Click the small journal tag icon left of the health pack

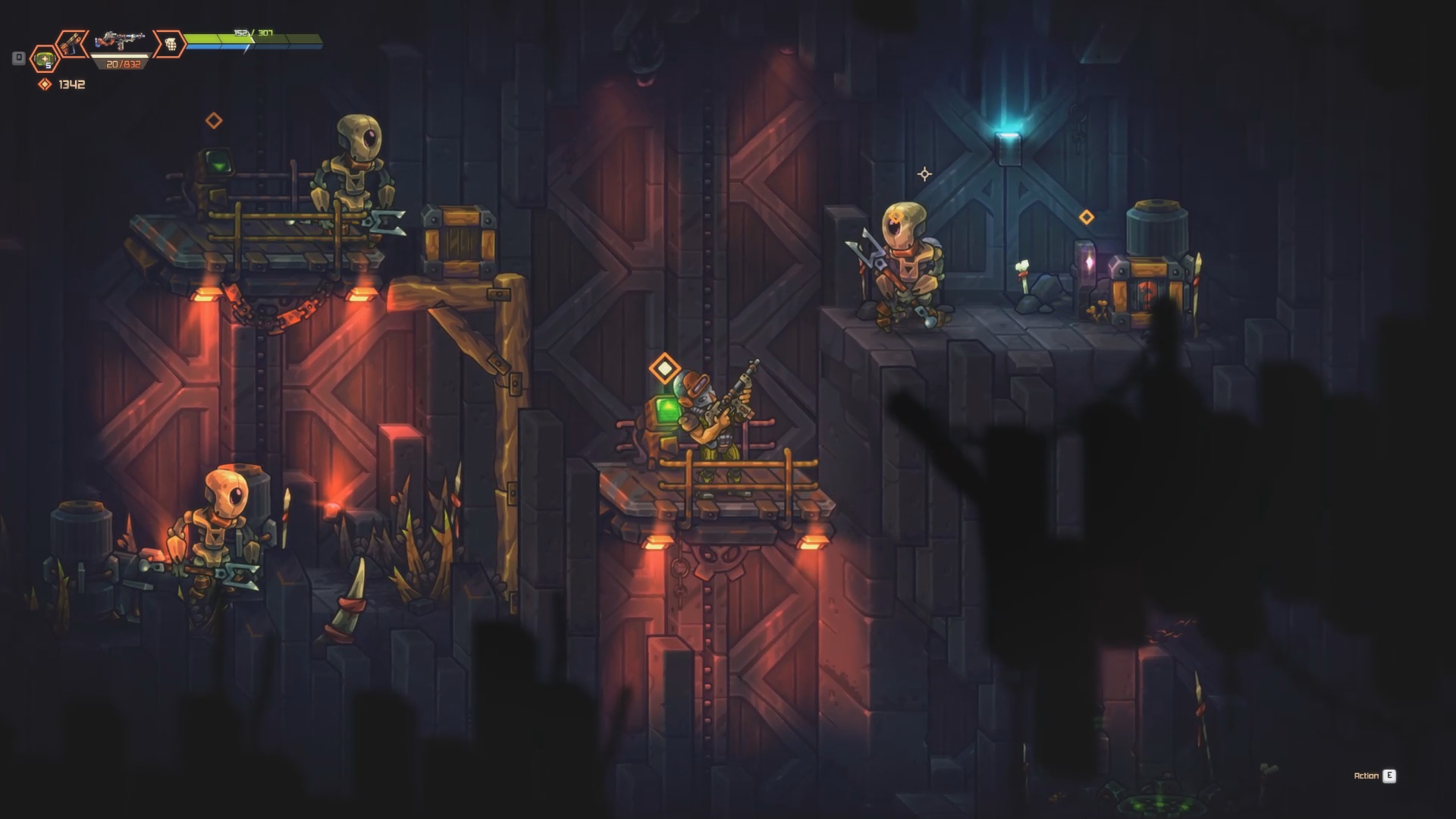pos(17,56)
